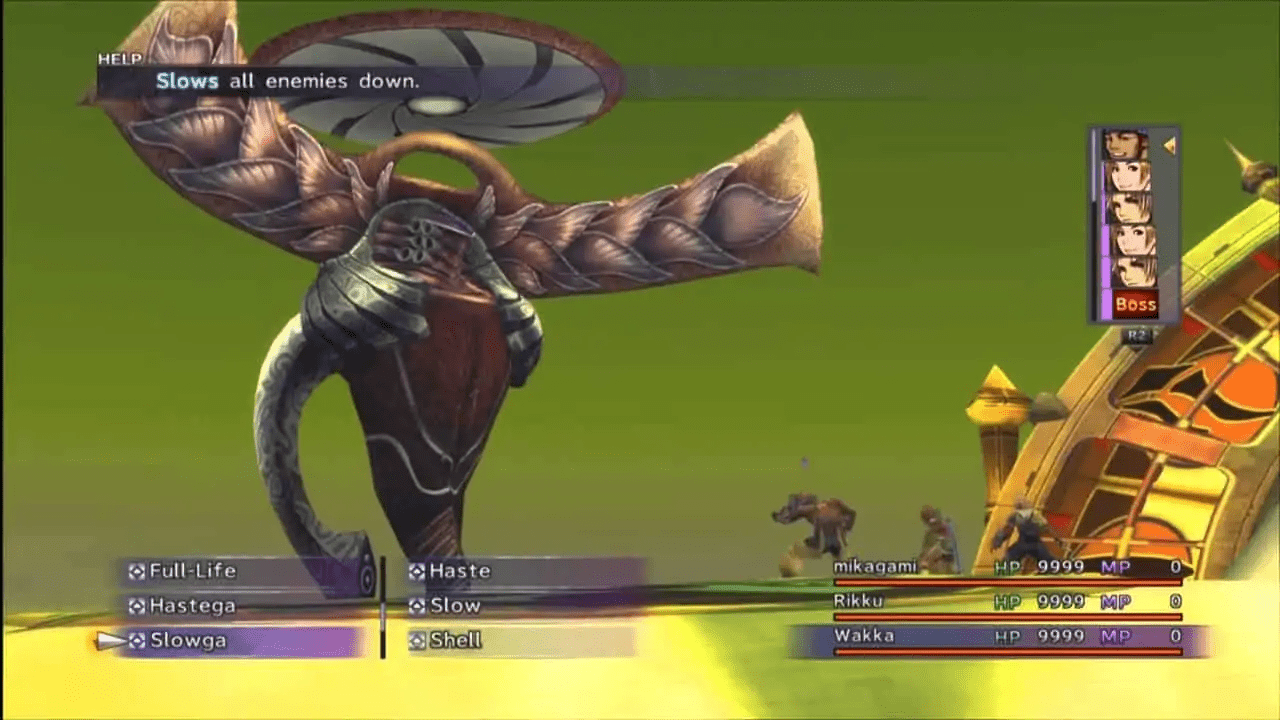Select the Haste spell icon
The image size is (1280, 720).
pyautogui.click(x=418, y=571)
